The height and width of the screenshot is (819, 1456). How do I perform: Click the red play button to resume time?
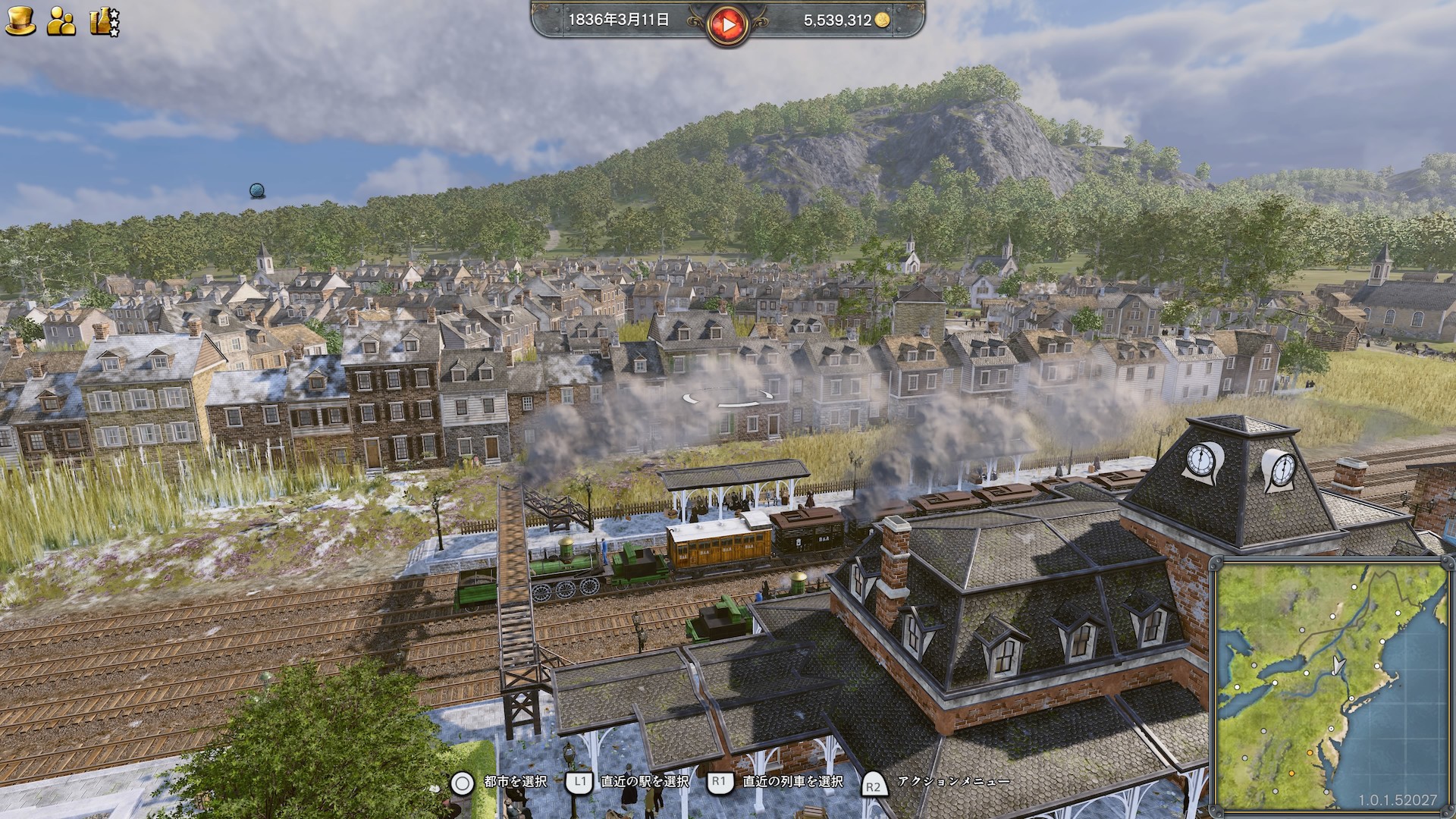coord(727,24)
